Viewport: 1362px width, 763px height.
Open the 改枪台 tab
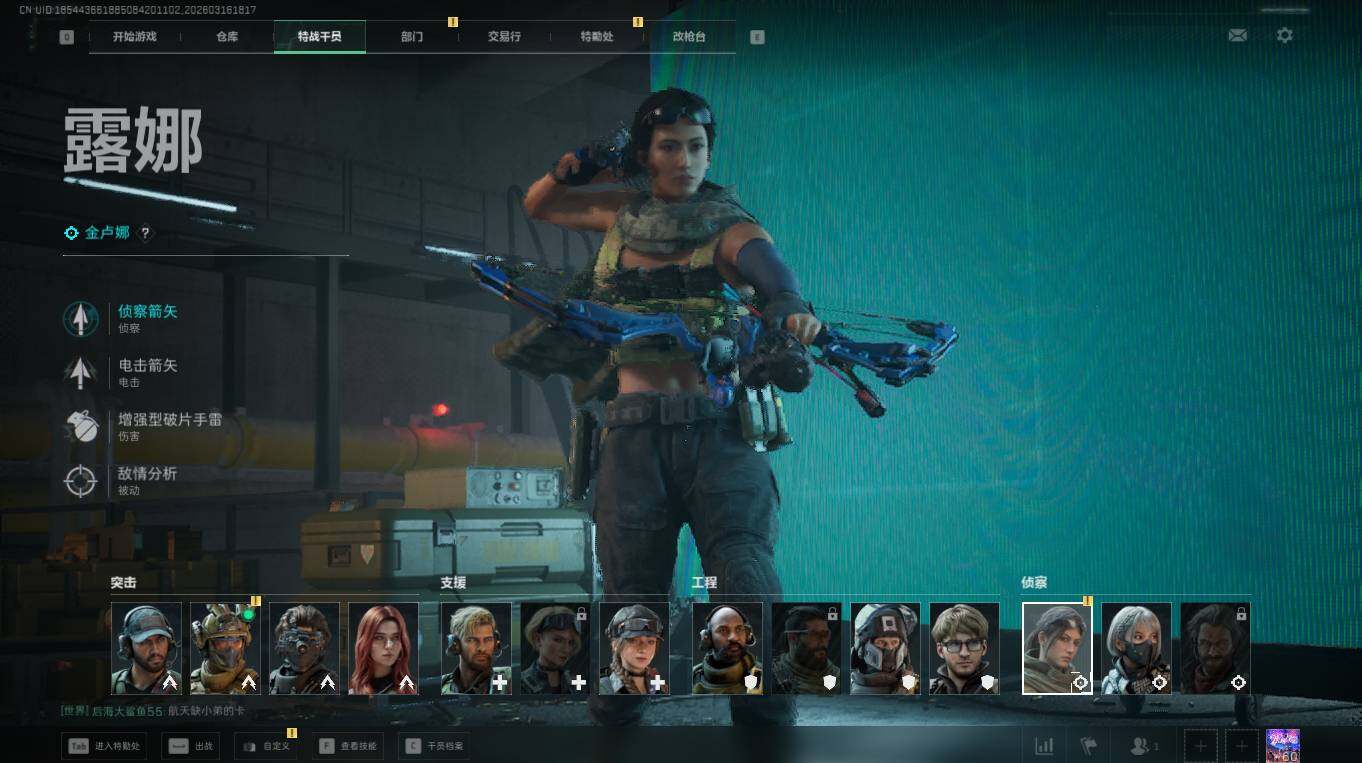coord(689,37)
